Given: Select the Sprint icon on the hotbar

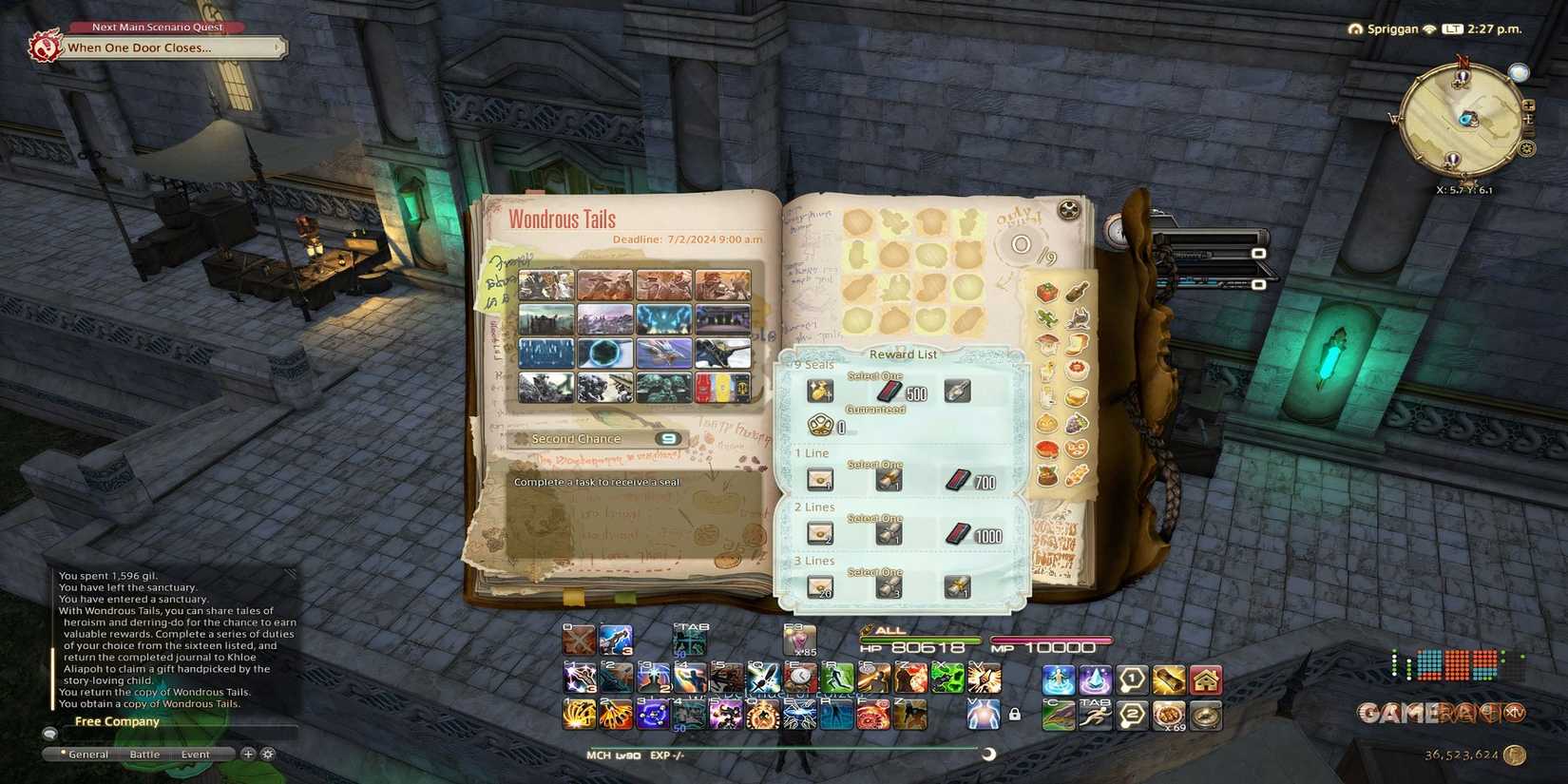Looking at the screenshot, I should 1096,716.
